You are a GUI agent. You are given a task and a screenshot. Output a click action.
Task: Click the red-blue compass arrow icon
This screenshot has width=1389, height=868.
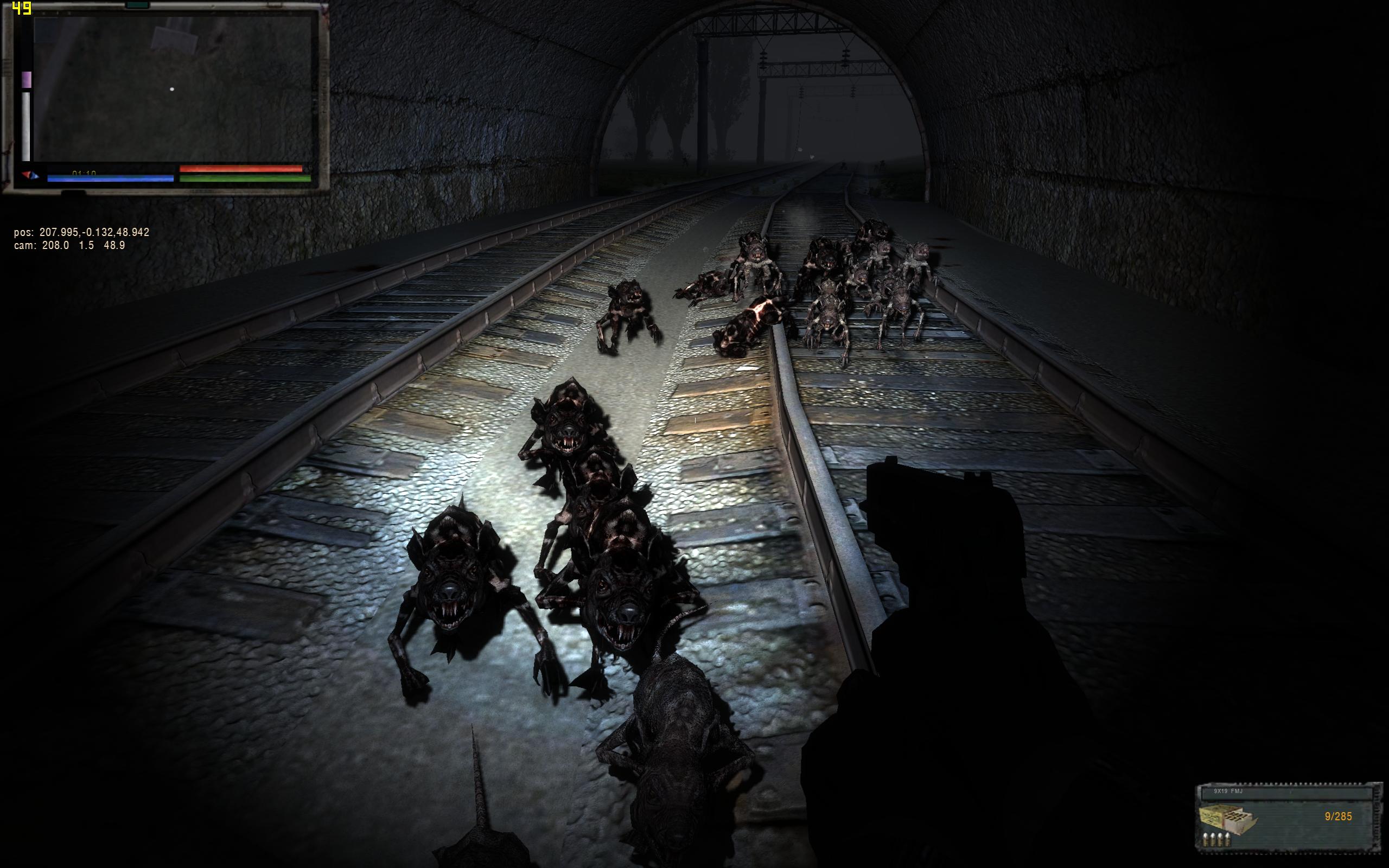[x=30, y=175]
